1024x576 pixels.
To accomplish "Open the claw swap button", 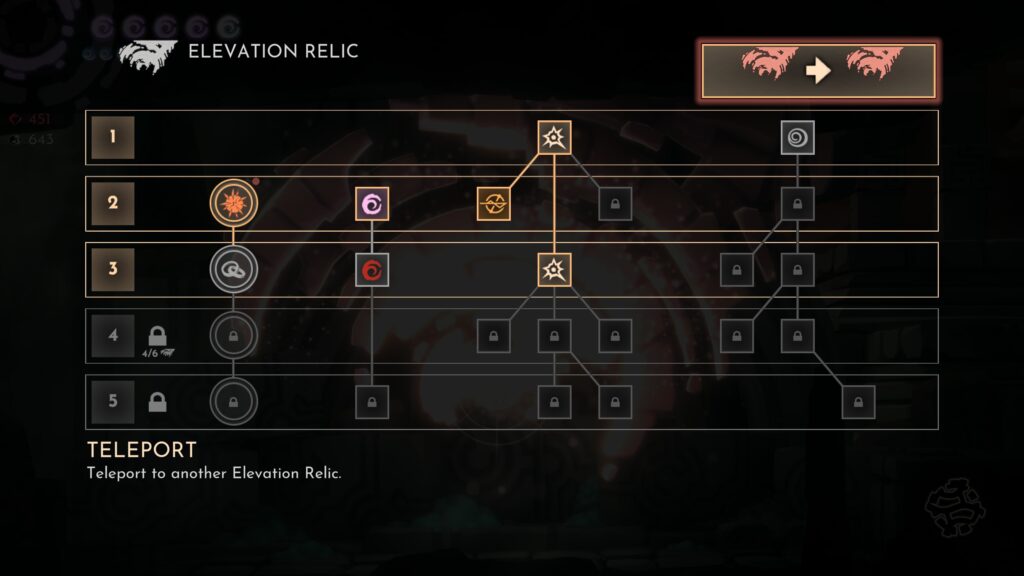I will coord(818,71).
